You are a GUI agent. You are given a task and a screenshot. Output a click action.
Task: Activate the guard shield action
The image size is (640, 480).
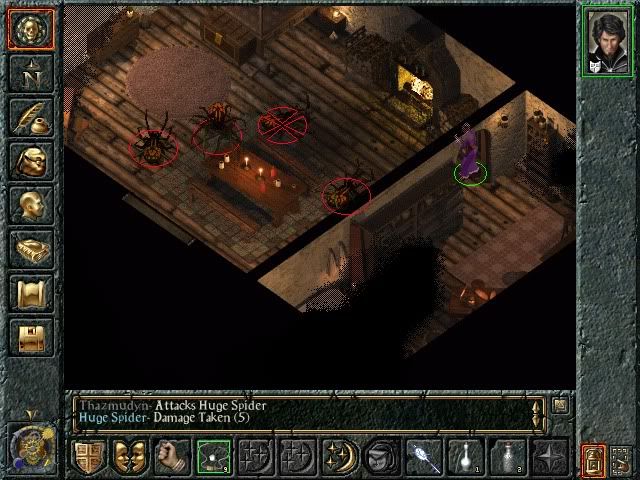coord(88,456)
